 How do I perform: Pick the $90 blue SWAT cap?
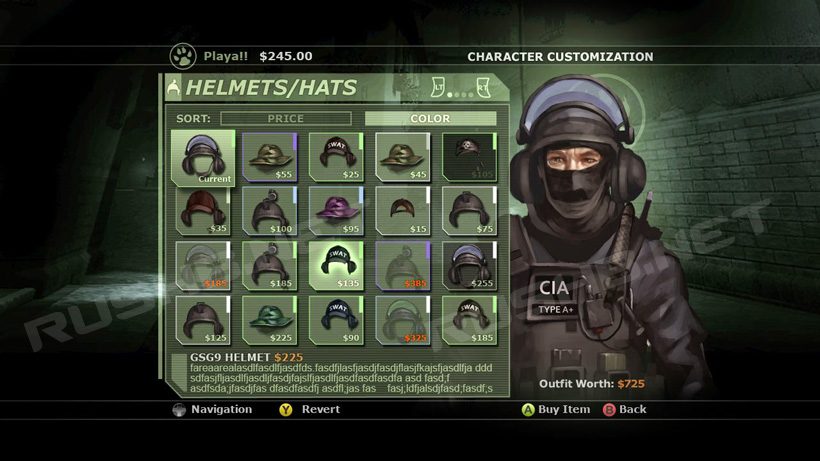[x=335, y=319]
